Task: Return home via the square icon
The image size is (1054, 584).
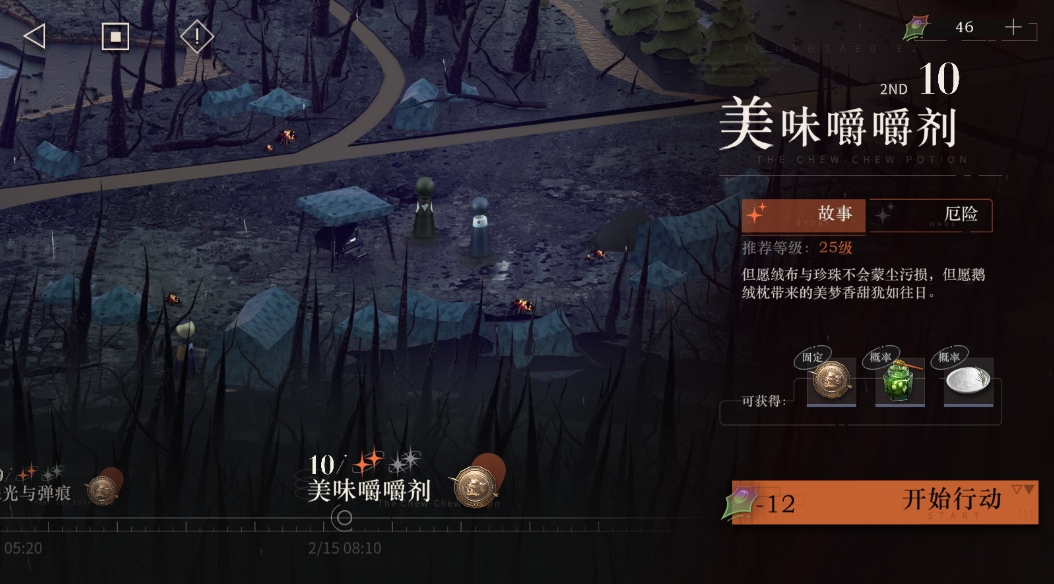Action: pos(115,37)
